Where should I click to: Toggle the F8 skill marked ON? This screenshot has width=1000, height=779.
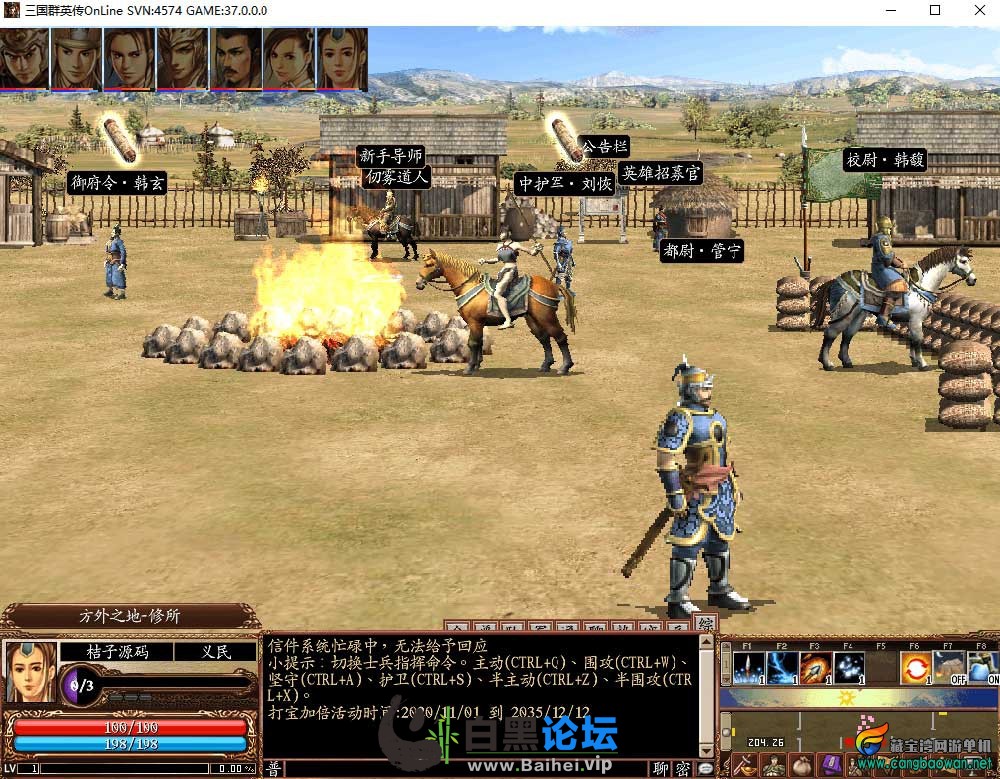[982, 667]
